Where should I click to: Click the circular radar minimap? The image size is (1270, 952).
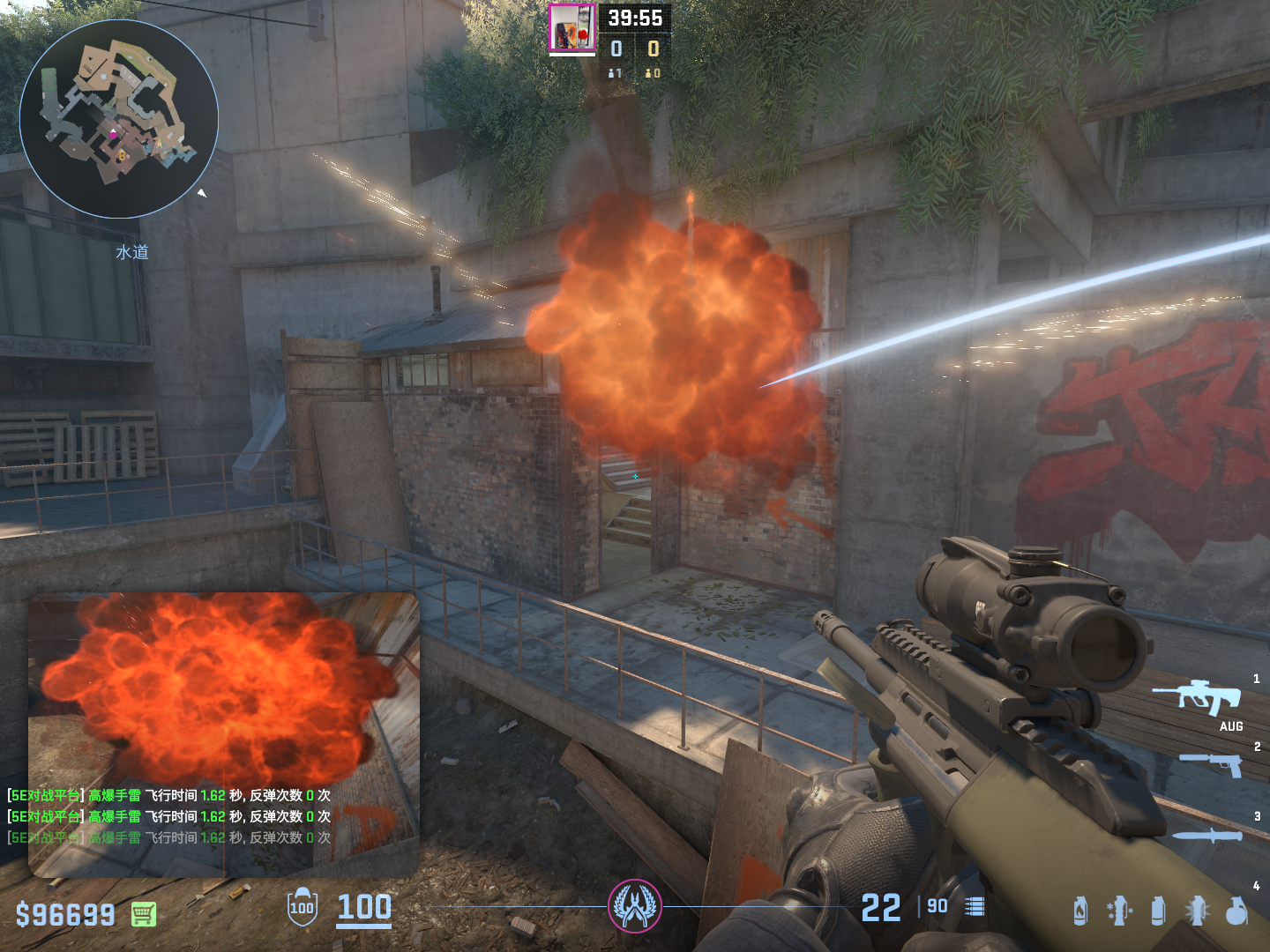(x=119, y=119)
